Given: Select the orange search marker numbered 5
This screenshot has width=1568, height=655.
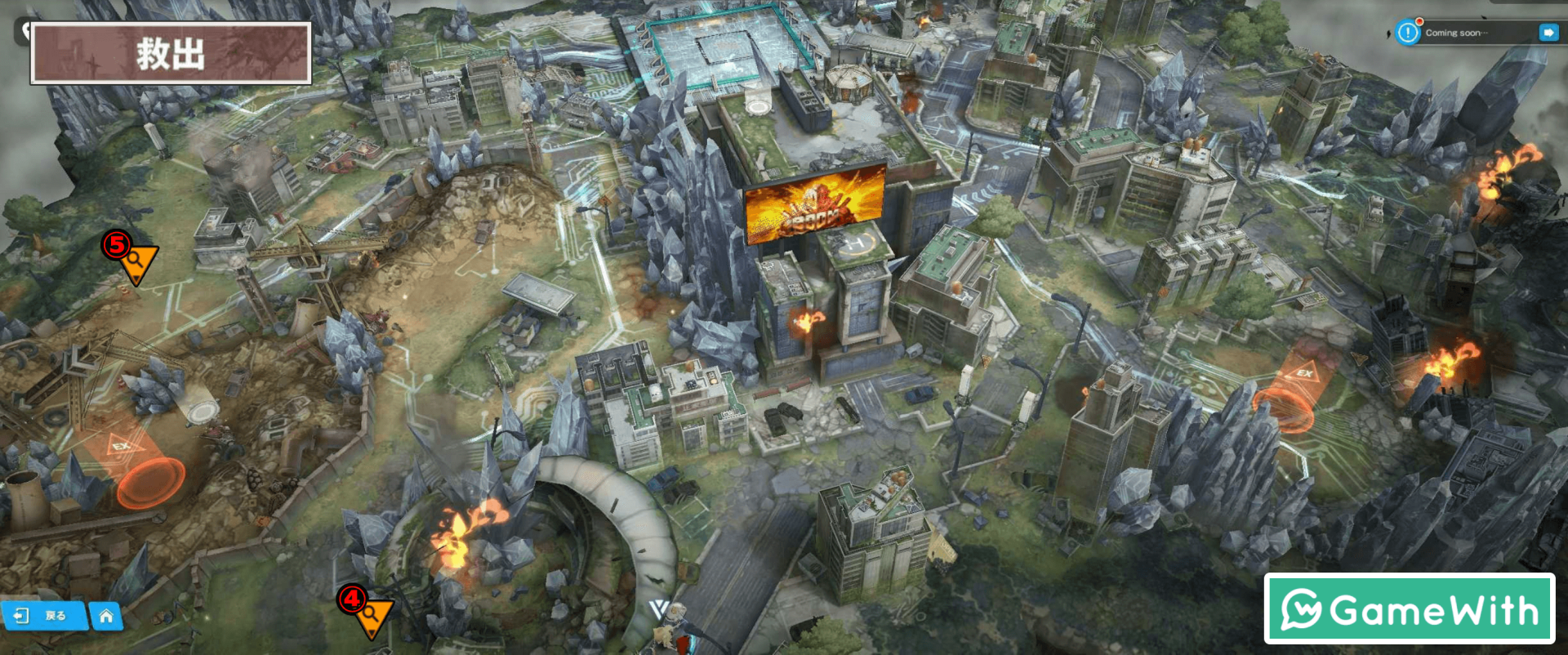Looking at the screenshot, I should (136, 261).
